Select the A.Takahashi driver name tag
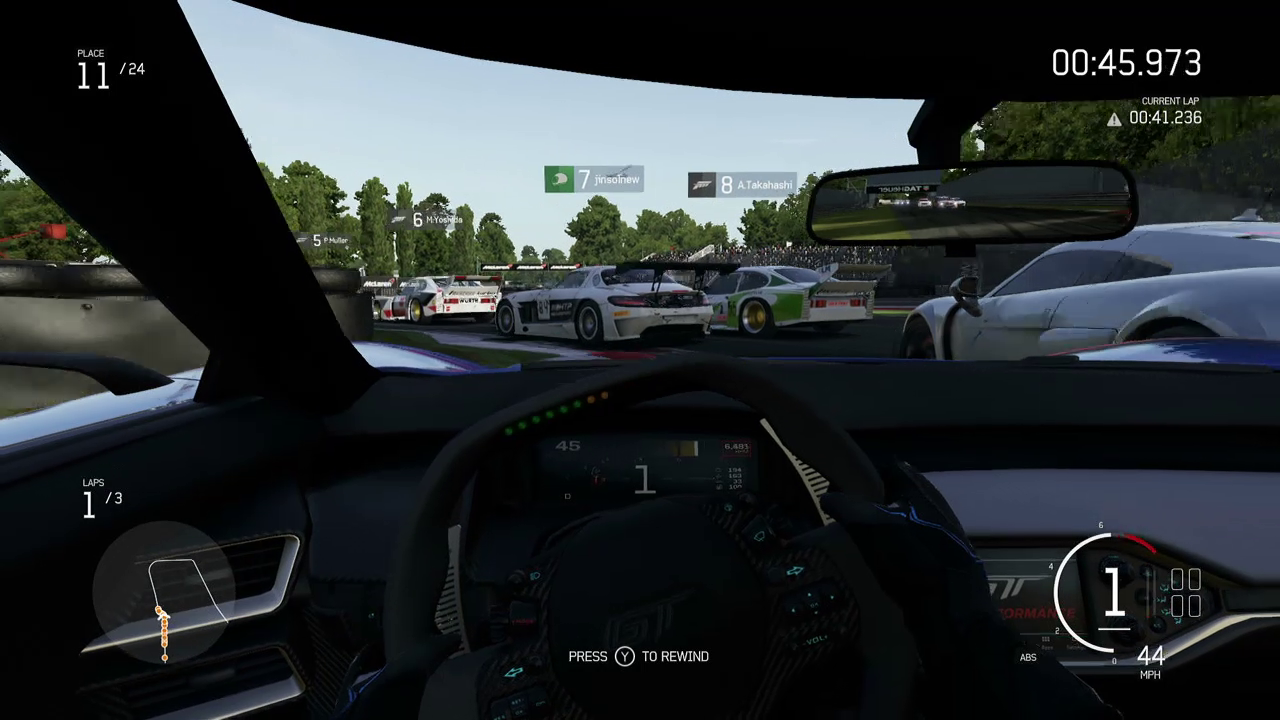This screenshot has width=1280, height=720. pyautogui.click(x=742, y=185)
